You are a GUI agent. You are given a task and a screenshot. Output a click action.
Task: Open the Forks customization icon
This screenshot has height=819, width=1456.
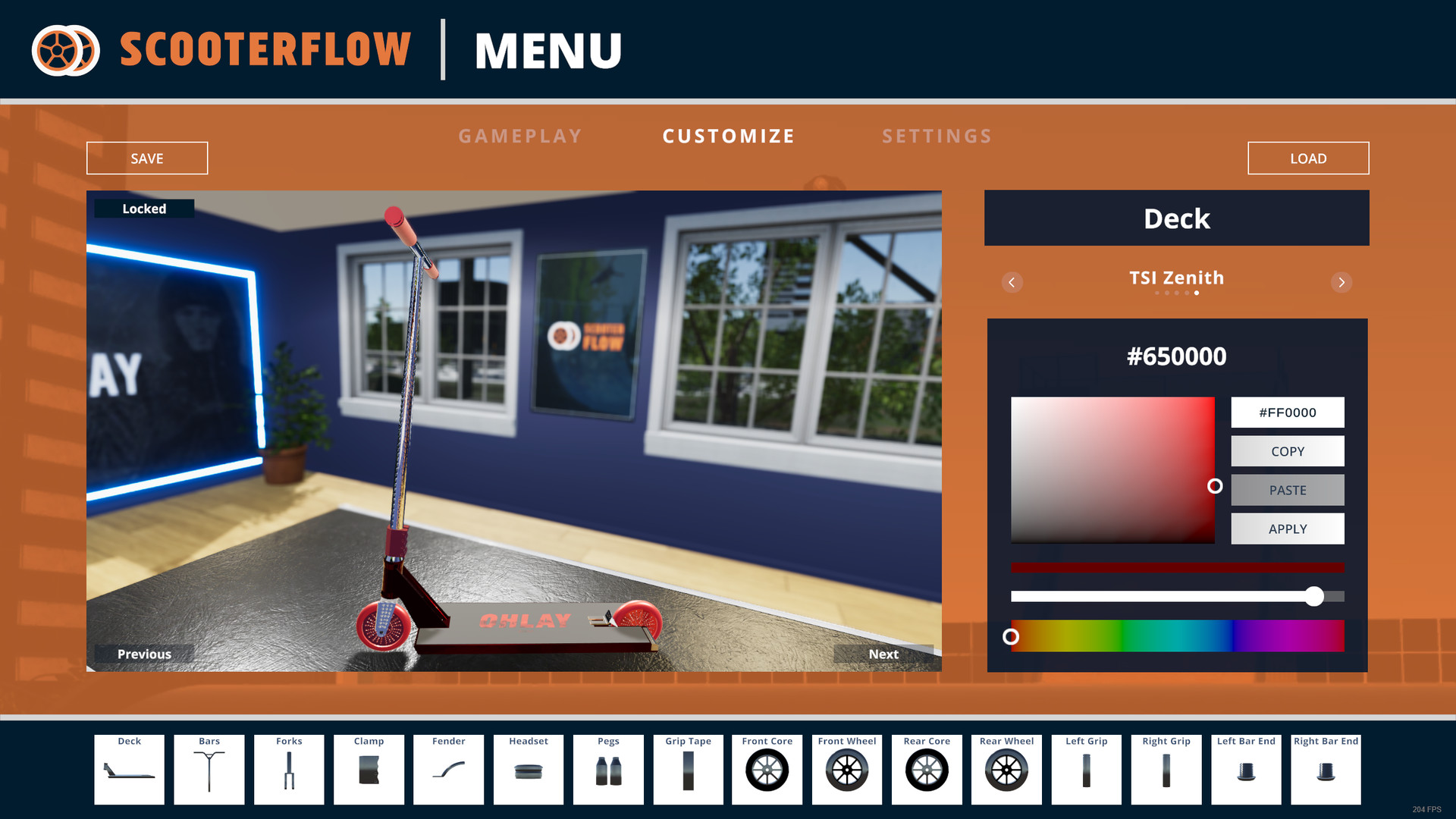click(x=289, y=769)
